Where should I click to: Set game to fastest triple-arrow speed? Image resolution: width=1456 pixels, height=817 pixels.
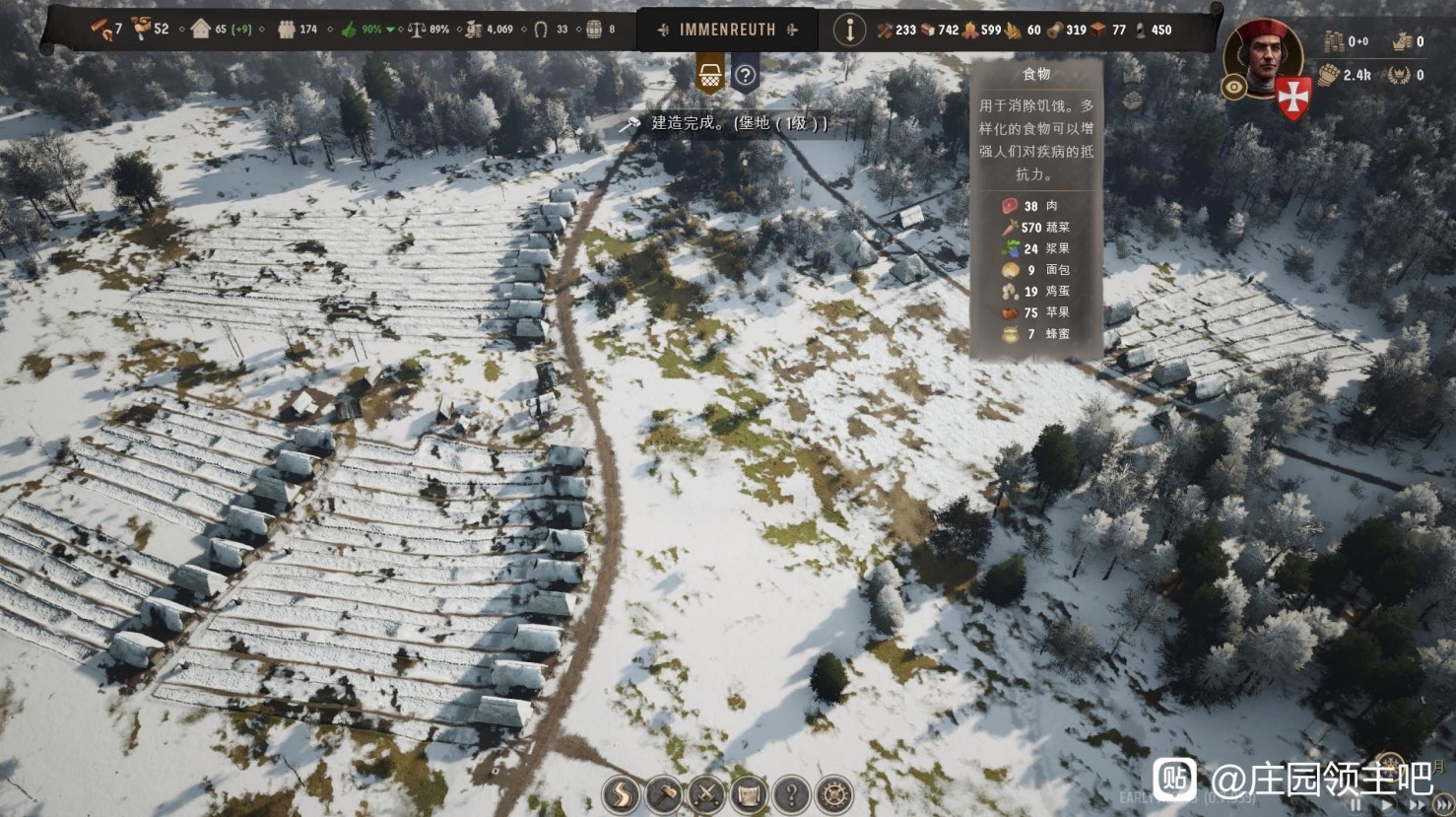pyautogui.click(x=1443, y=805)
